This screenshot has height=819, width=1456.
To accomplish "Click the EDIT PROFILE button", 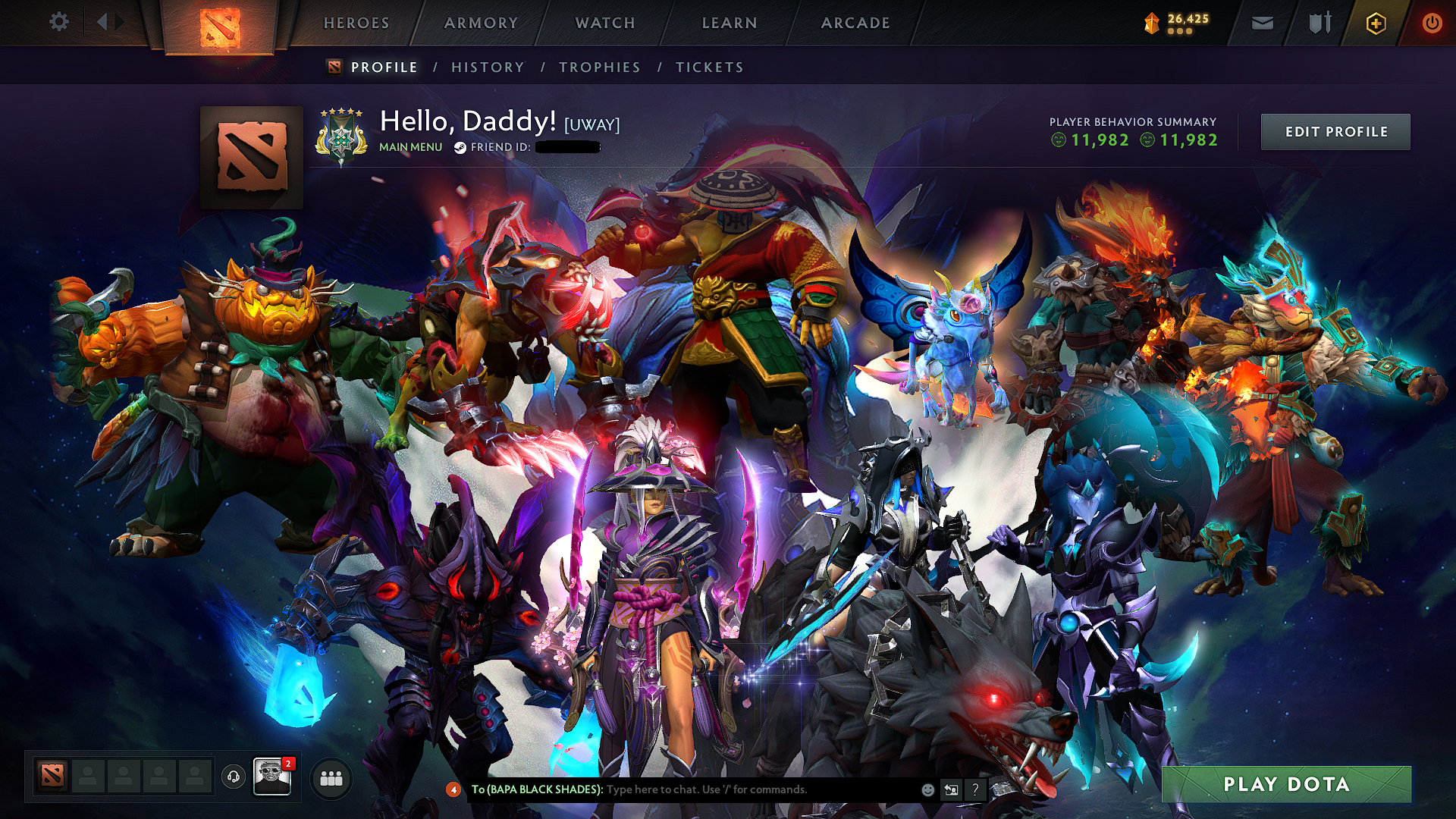I will 1335,131.
